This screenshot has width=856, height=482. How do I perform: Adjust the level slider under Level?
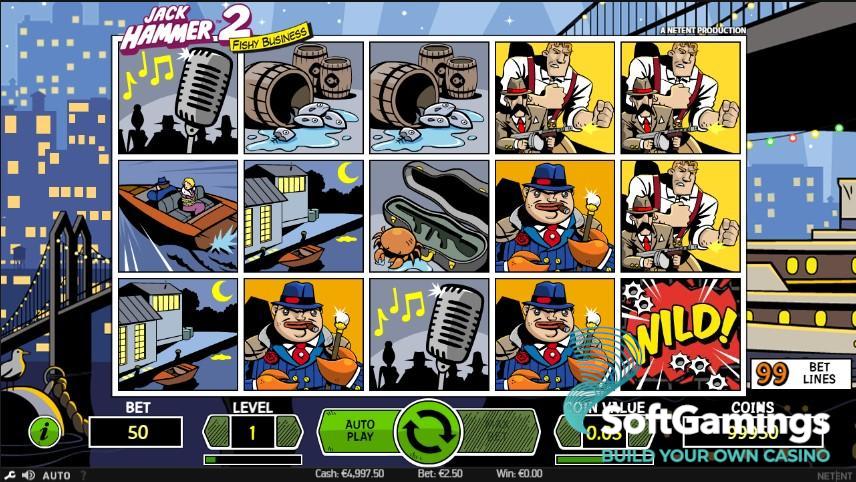(x=252, y=460)
